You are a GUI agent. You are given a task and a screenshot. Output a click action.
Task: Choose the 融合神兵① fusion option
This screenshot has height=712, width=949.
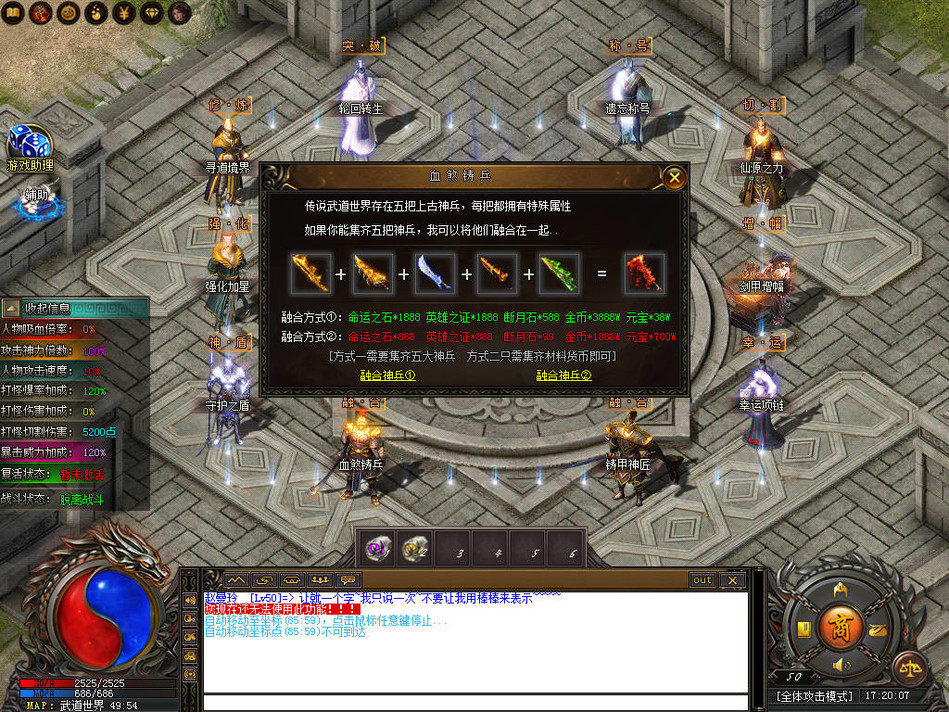(388, 376)
